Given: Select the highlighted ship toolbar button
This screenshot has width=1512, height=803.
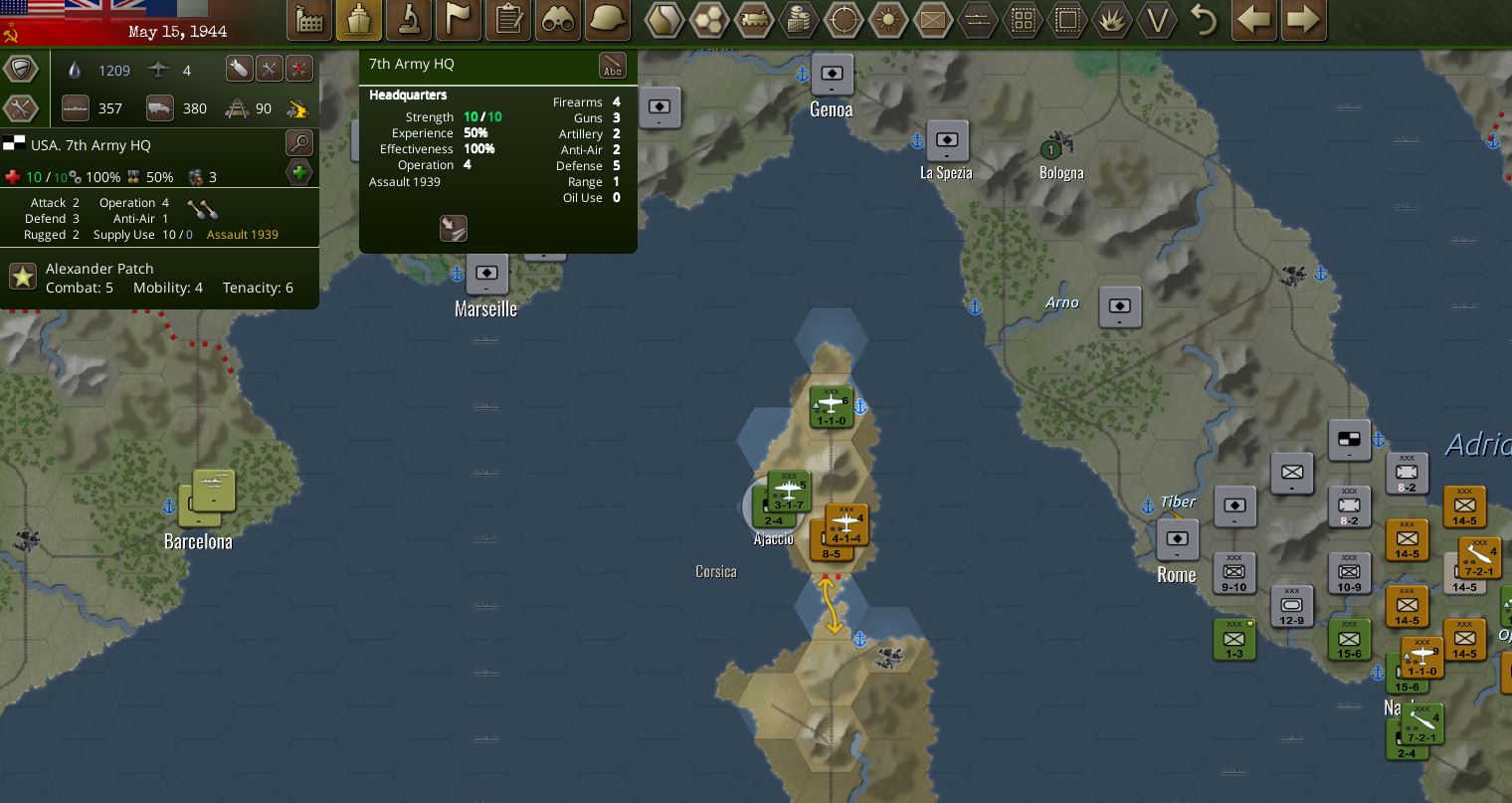Looking at the screenshot, I should (x=358, y=20).
